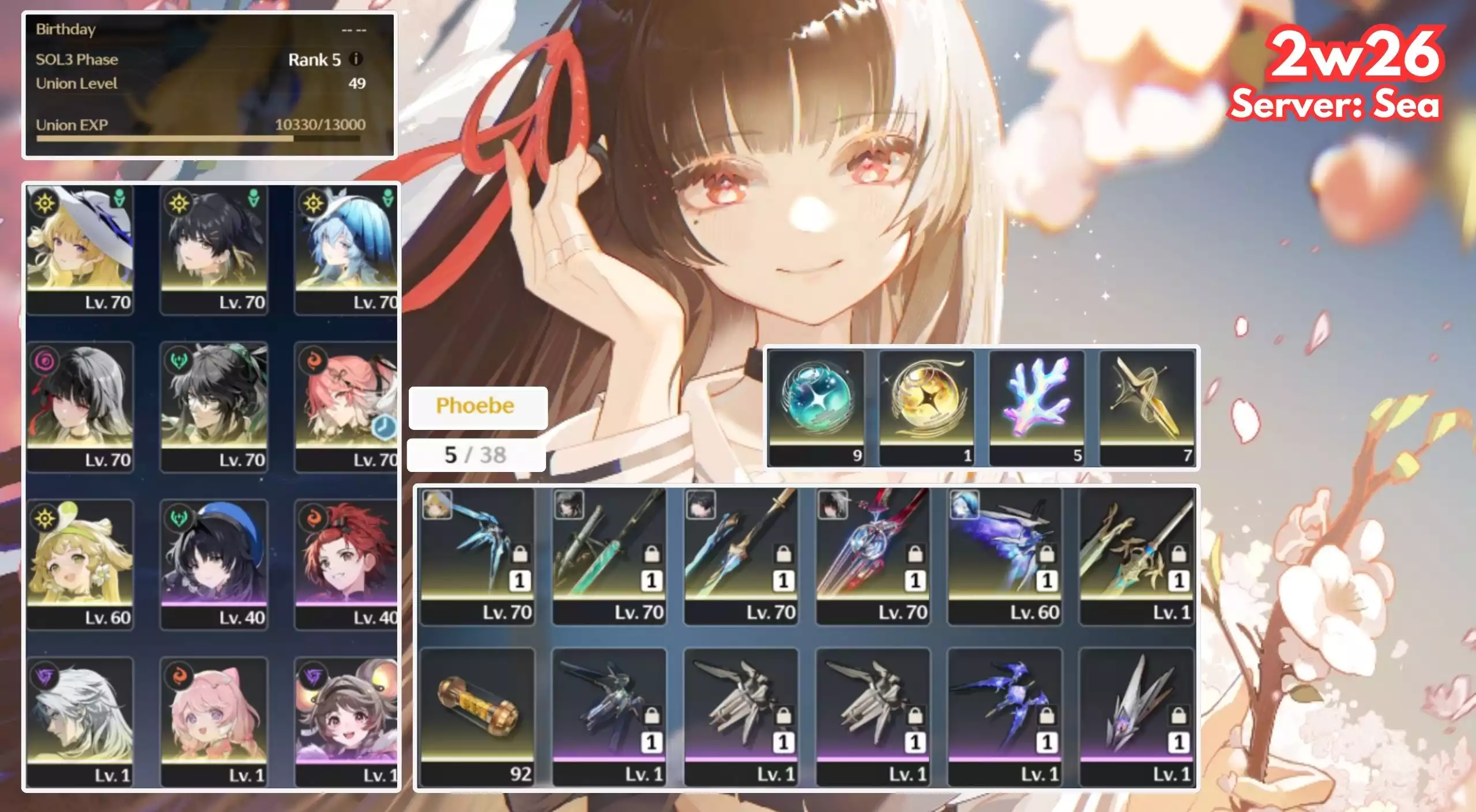
Task: Click the iridescent coral item slot
Action: pyautogui.click(x=1037, y=407)
